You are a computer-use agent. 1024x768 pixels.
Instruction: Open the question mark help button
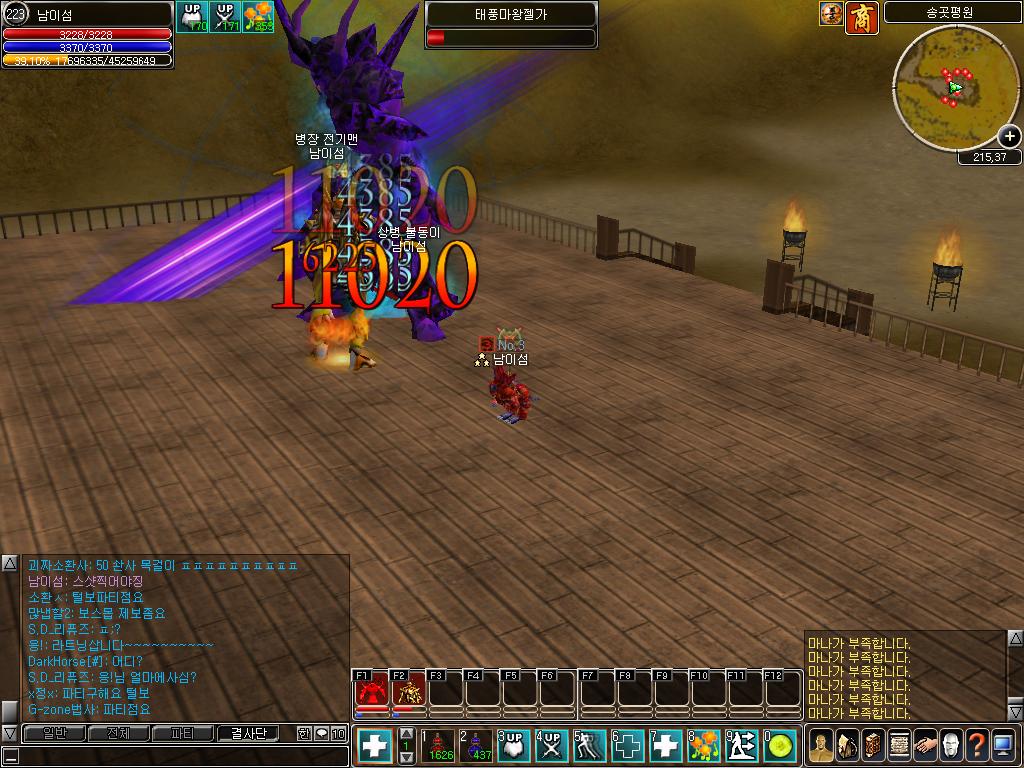click(976, 745)
